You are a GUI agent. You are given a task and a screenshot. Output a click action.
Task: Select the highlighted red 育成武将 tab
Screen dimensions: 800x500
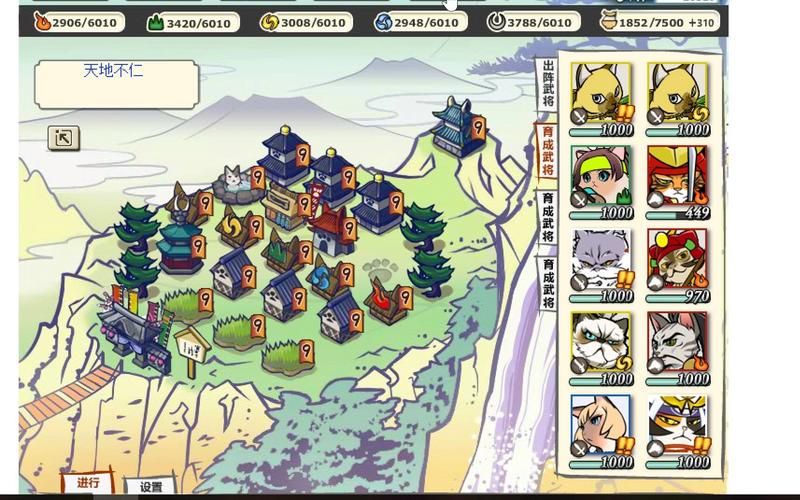click(x=548, y=150)
